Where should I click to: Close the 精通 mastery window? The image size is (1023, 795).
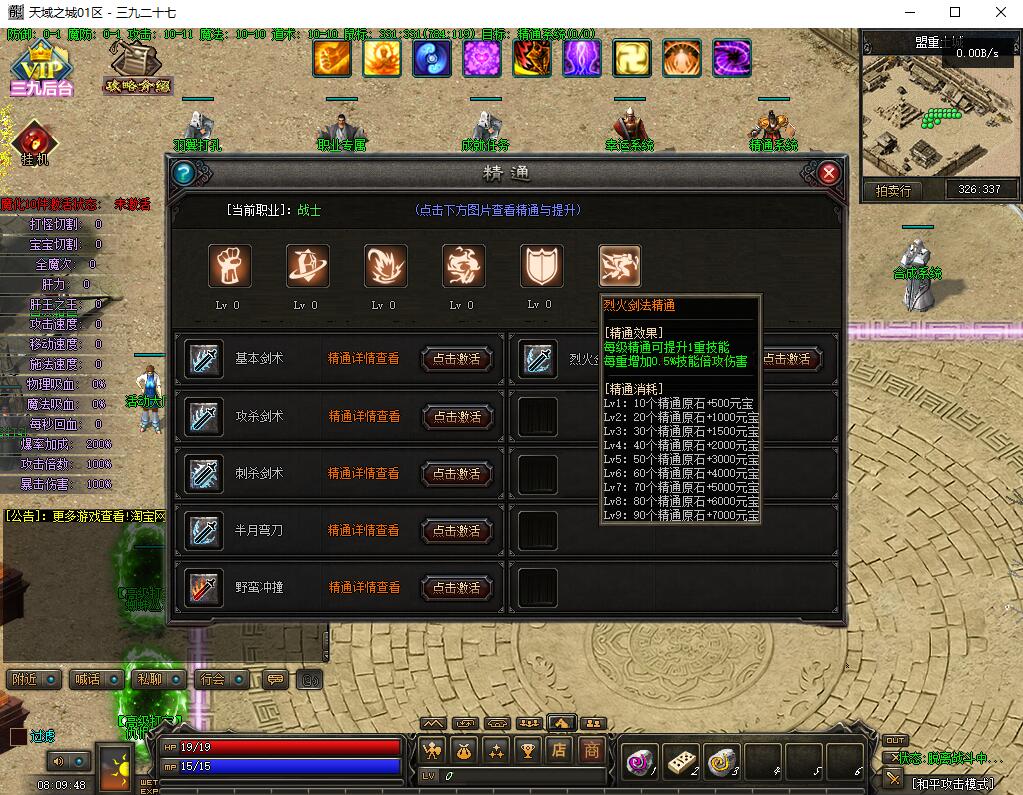coord(828,173)
